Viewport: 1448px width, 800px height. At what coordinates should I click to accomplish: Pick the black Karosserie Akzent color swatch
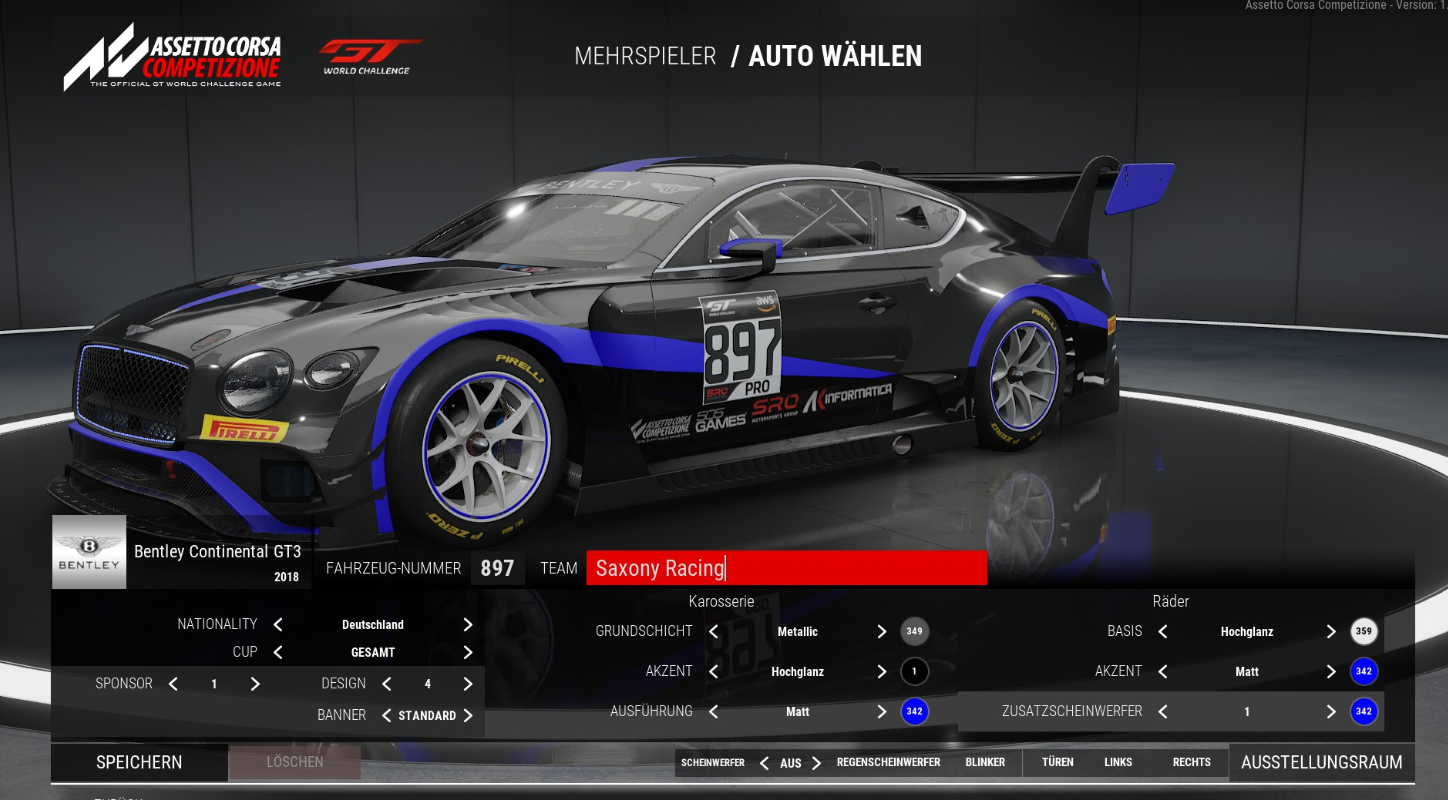(914, 672)
